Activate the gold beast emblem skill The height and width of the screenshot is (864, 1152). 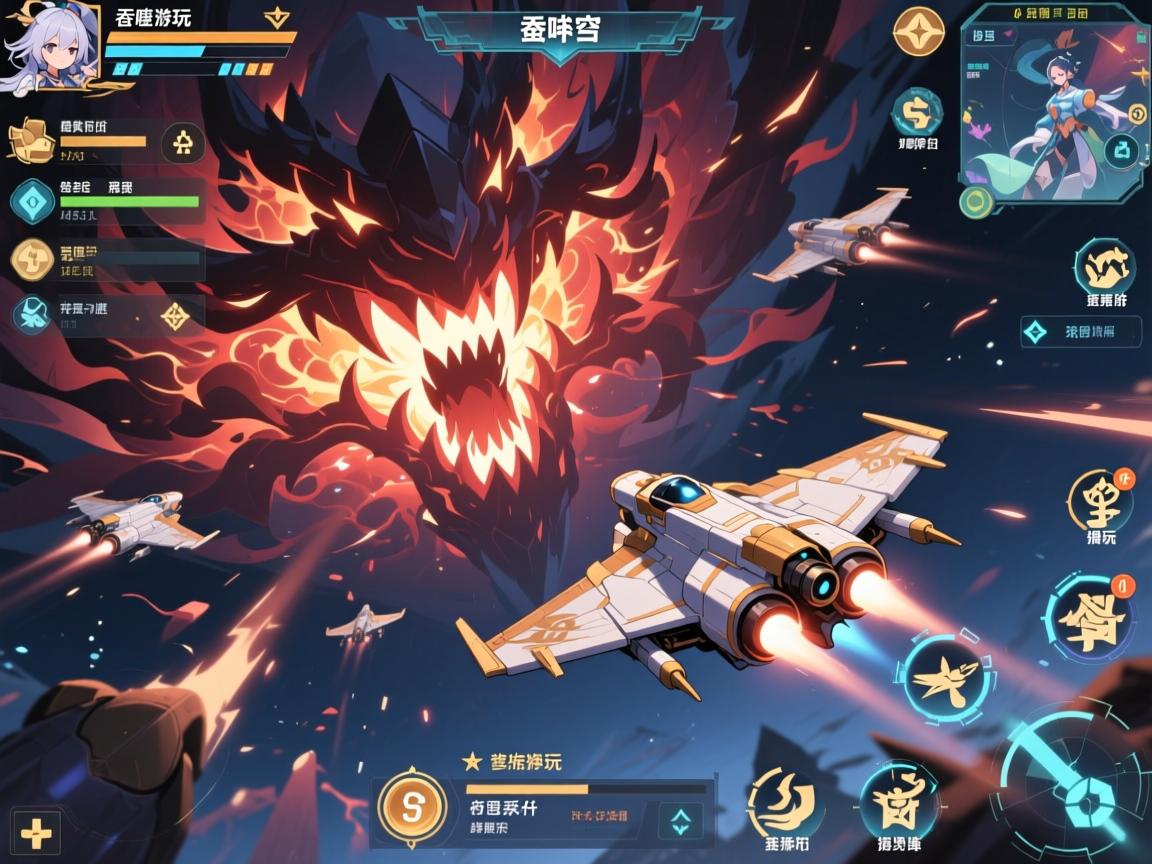click(1104, 267)
